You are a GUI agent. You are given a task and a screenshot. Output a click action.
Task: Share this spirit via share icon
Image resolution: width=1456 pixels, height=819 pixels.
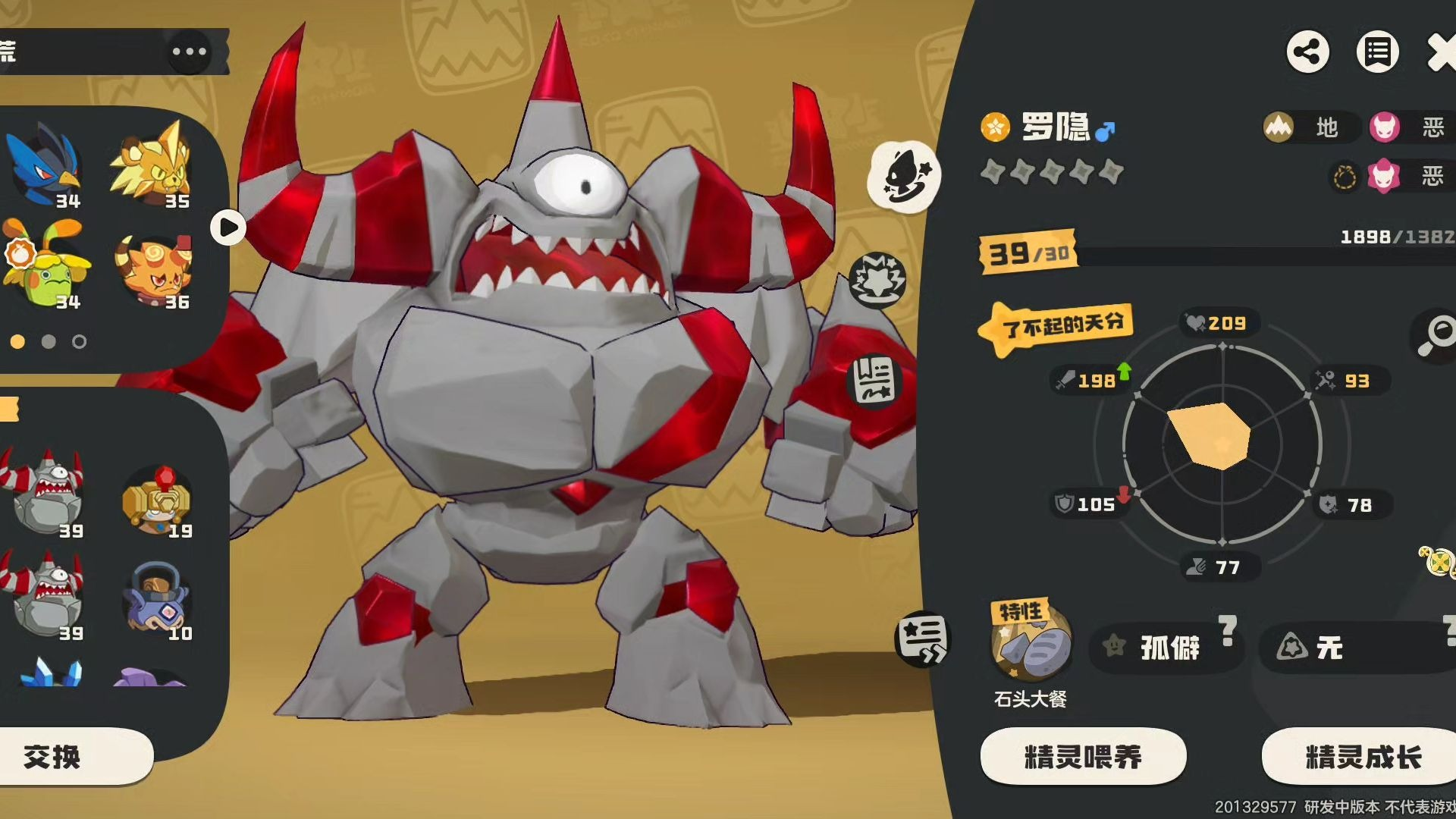coord(1307,52)
